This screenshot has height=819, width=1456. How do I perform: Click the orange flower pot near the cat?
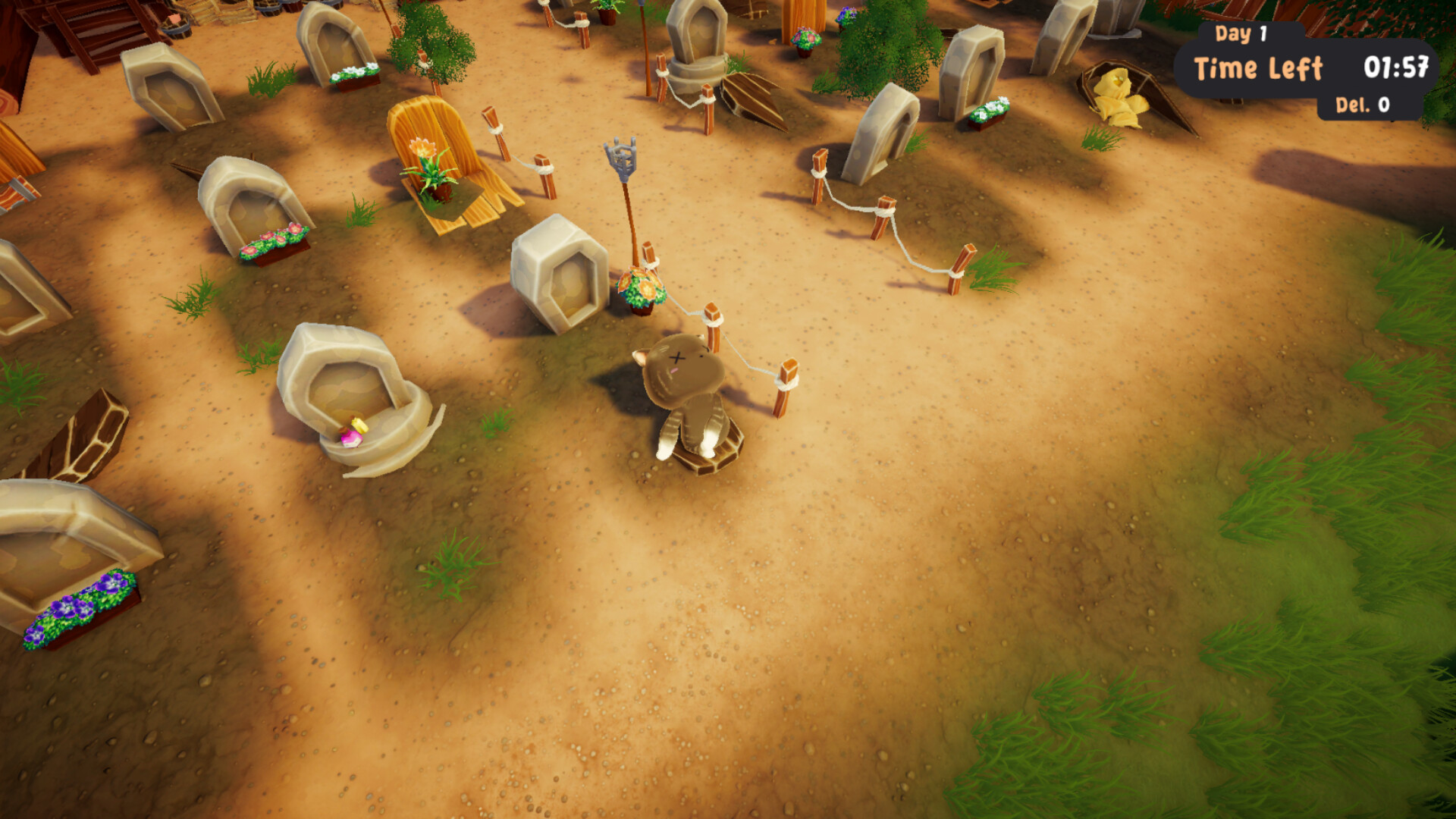pyautogui.click(x=639, y=287)
